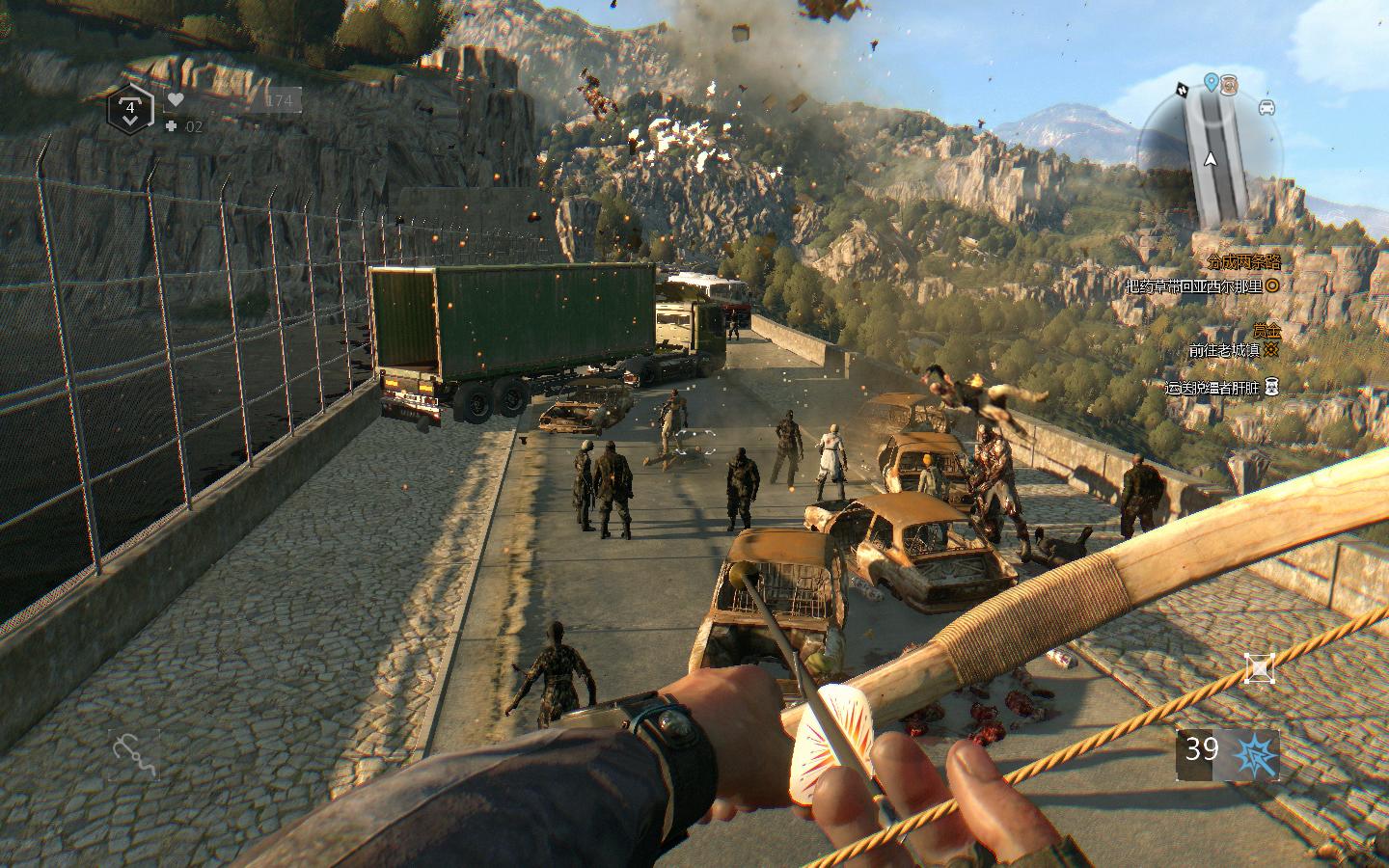Click the round brown marker next to the pin
The height and width of the screenshot is (868, 1389).
coord(1229,85)
